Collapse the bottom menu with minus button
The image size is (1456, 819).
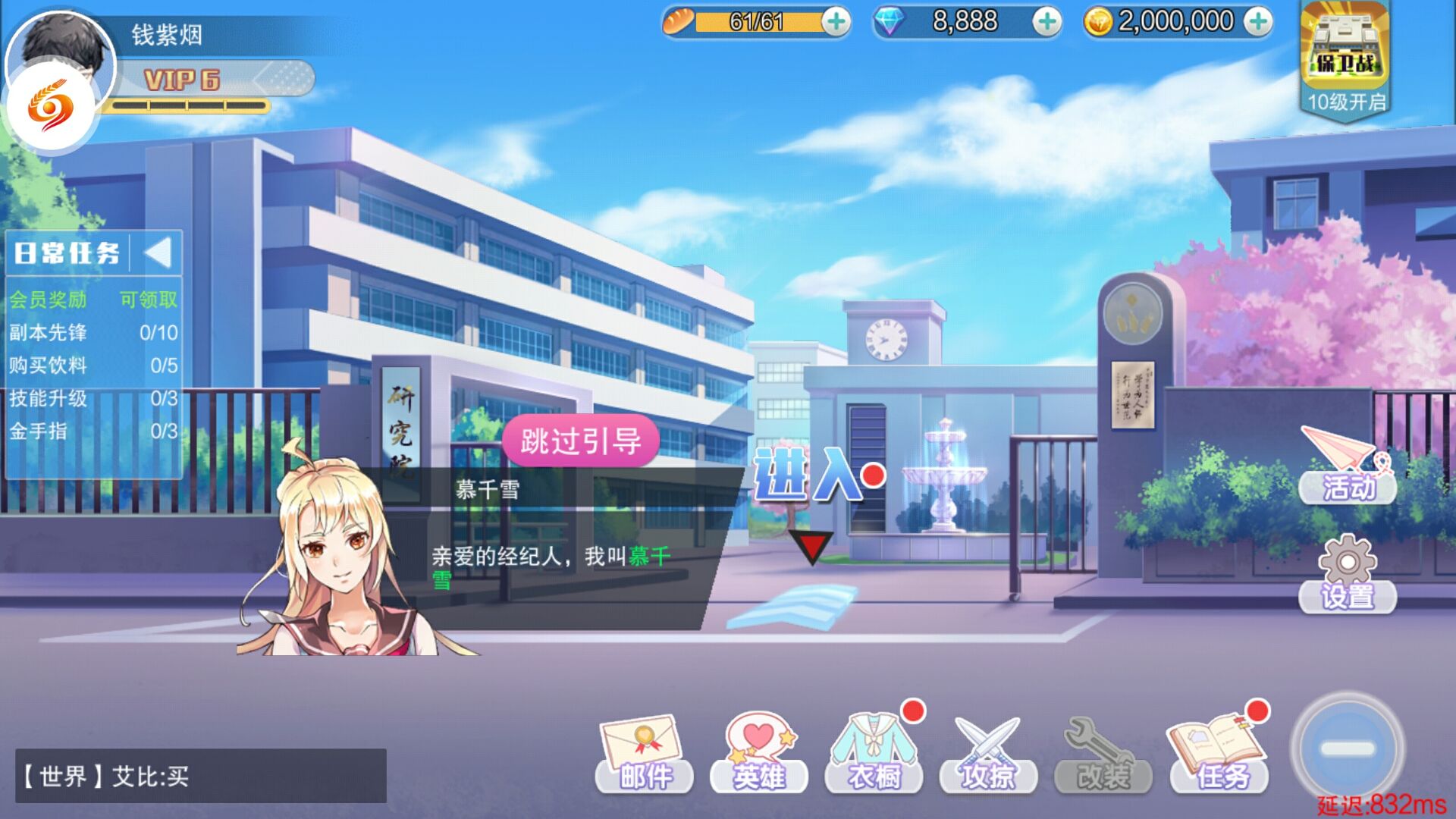click(x=1348, y=748)
